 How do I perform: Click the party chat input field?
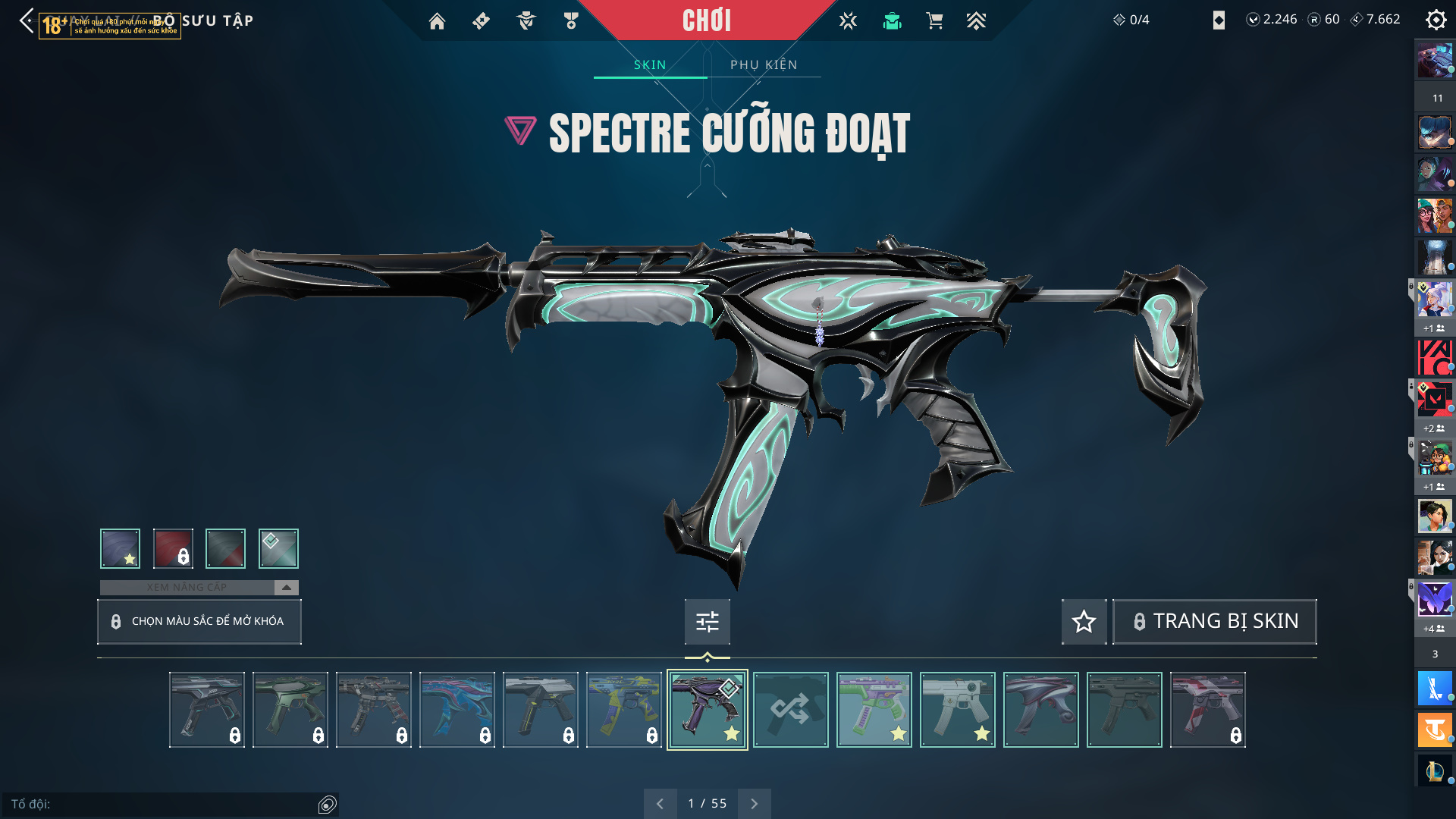[163, 804]
